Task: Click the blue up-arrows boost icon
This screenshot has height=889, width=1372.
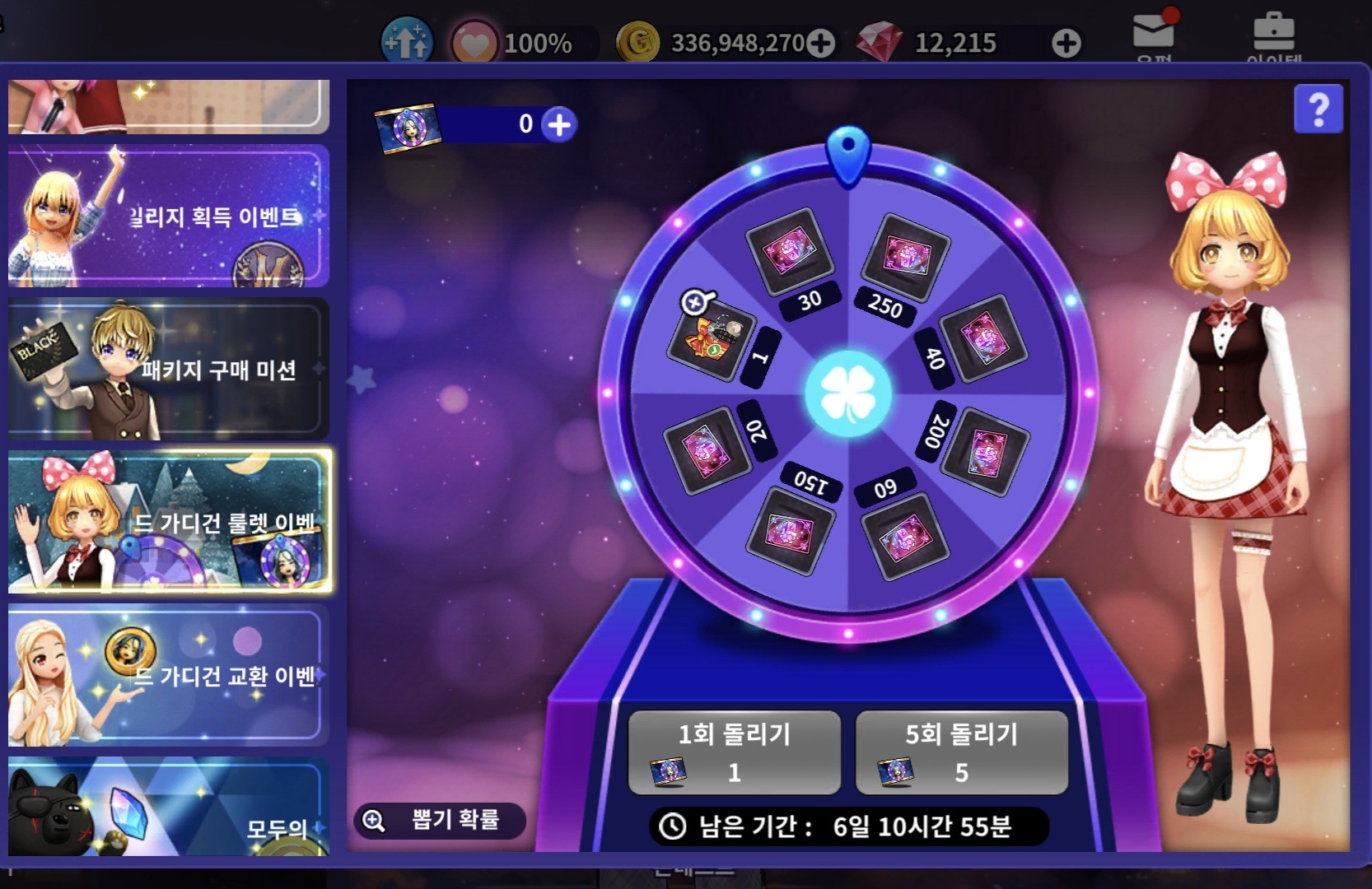Action: [407, 41]
